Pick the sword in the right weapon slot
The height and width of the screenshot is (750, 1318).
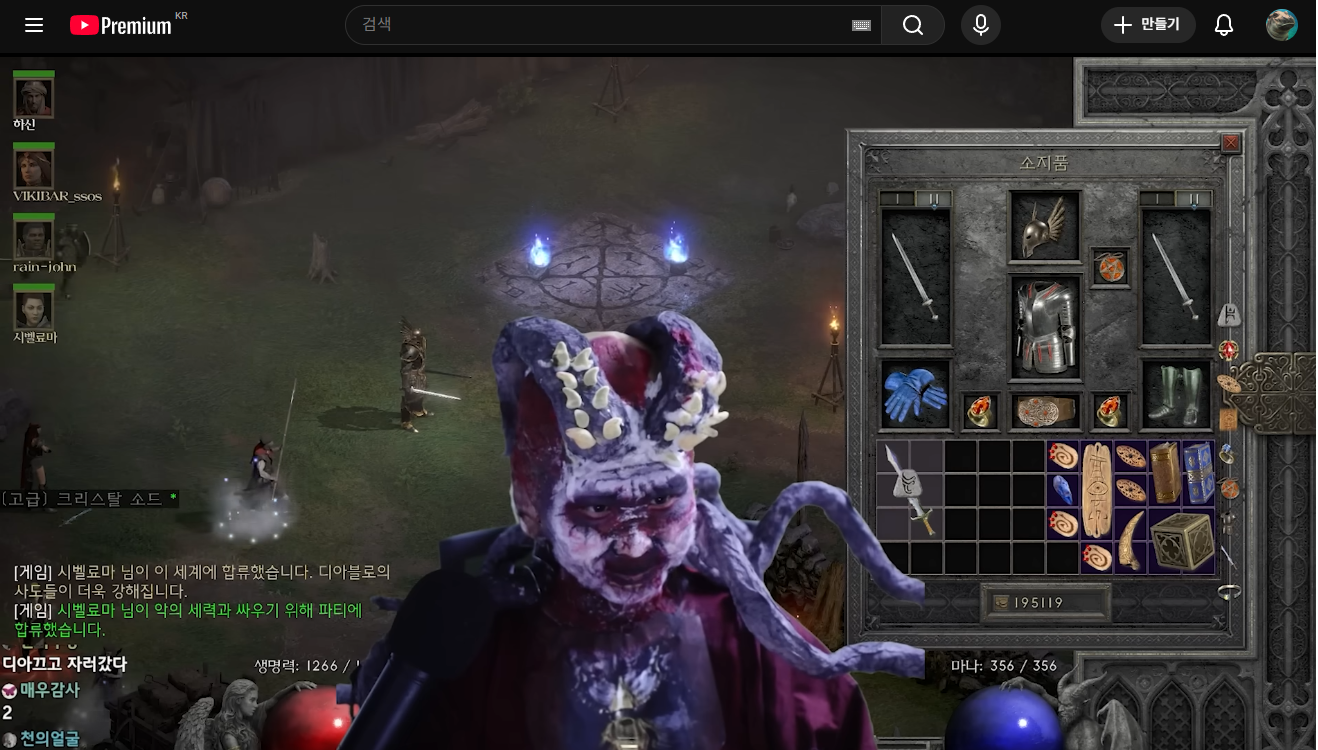tap(1175, 277)
